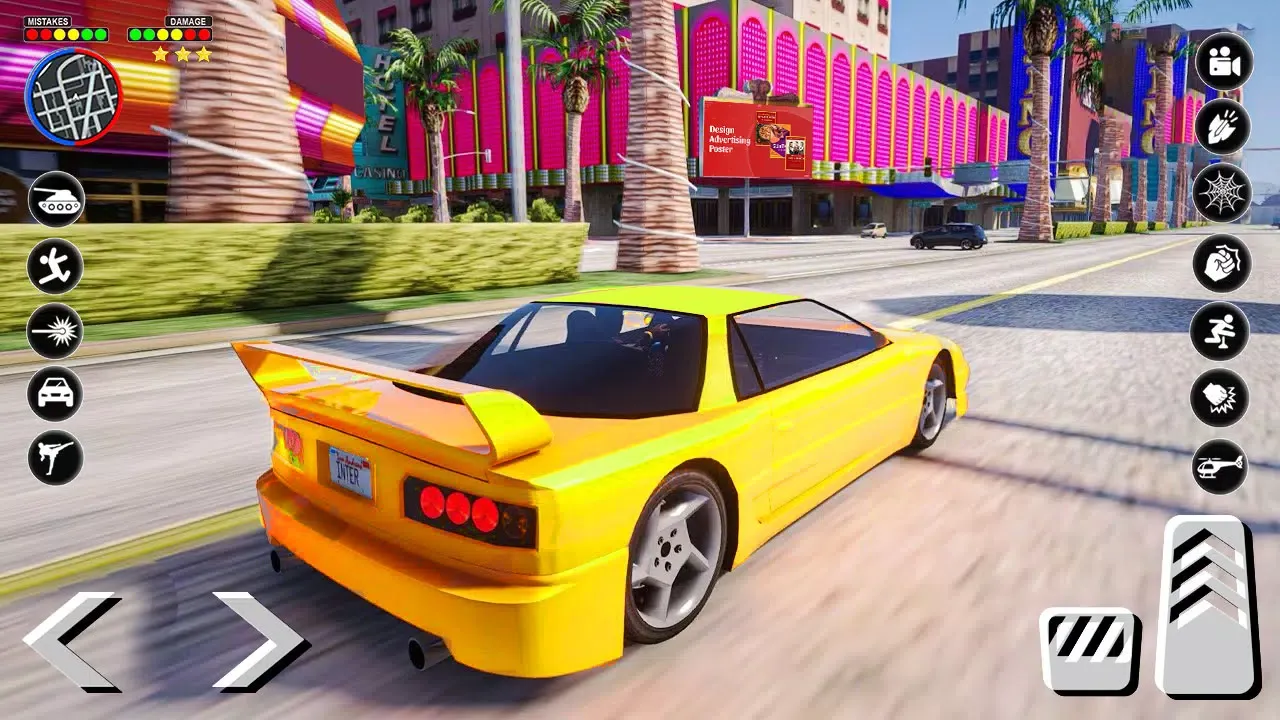Select the running character icon
The height and width of the screenshot is (720, 1280).
coord(55,266)
